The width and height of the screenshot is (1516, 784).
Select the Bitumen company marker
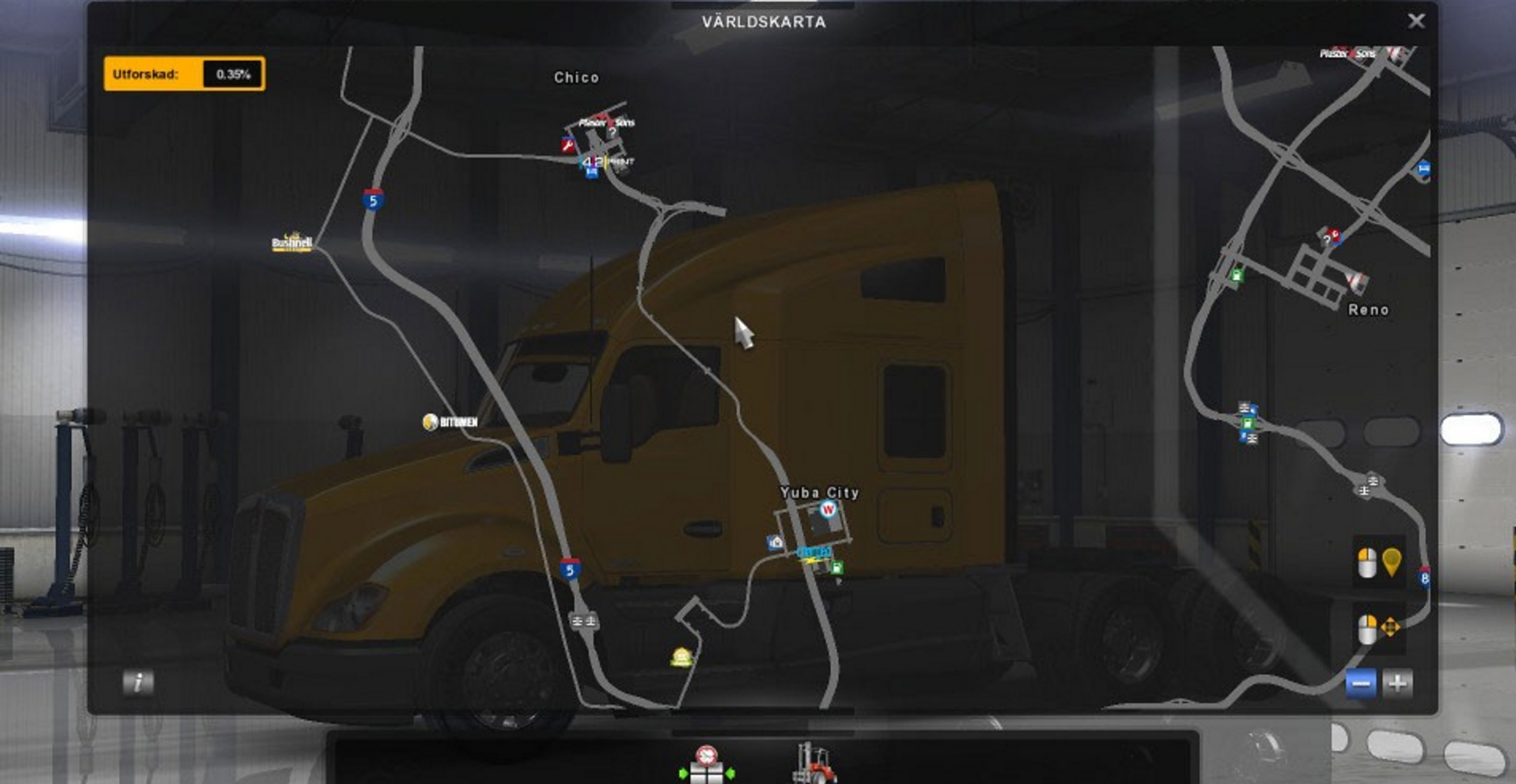pyautogui.click(x=450, y=422)
